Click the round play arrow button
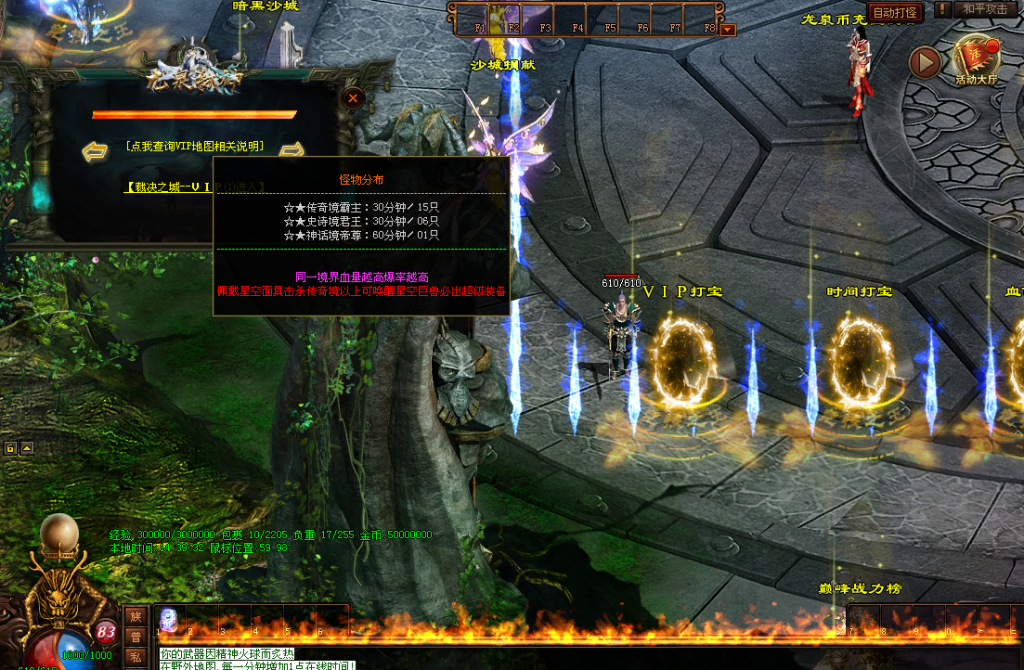The image size is (1024, 670). click(925, 63)
